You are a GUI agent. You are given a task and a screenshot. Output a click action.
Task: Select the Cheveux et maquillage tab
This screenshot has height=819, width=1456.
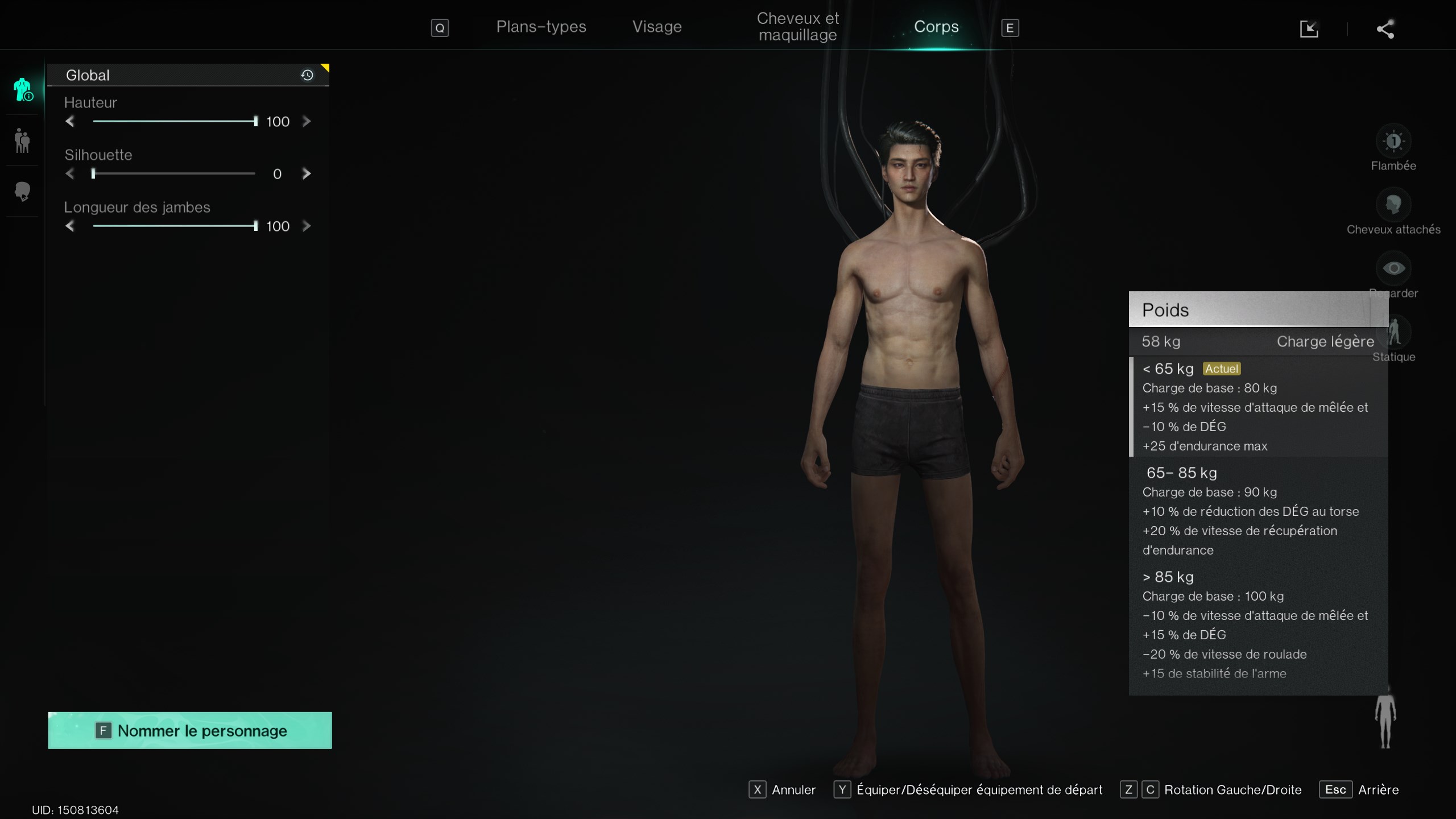pos(797,27)
